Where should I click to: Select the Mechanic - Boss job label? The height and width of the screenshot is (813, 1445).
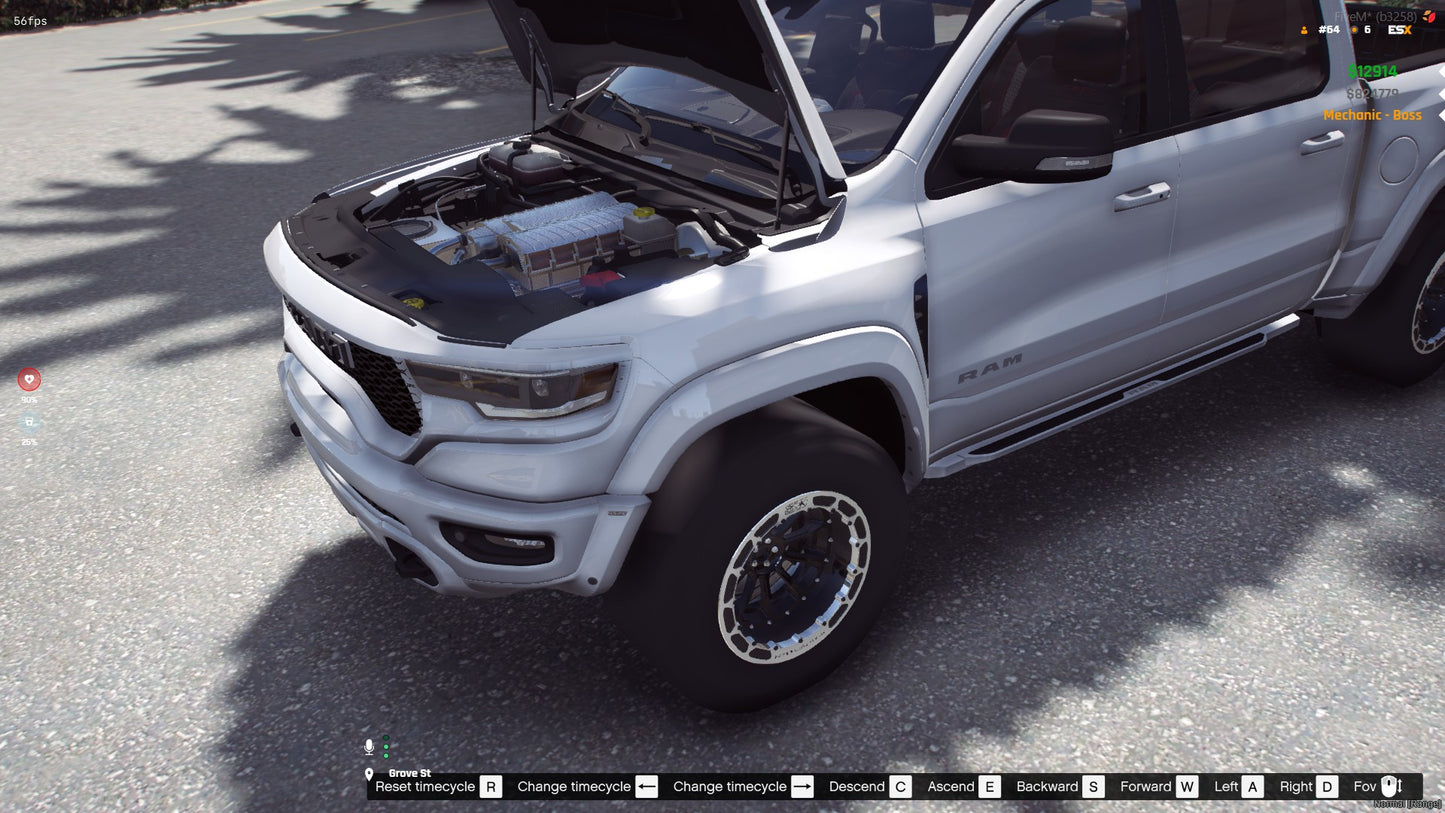[1372, 115]
